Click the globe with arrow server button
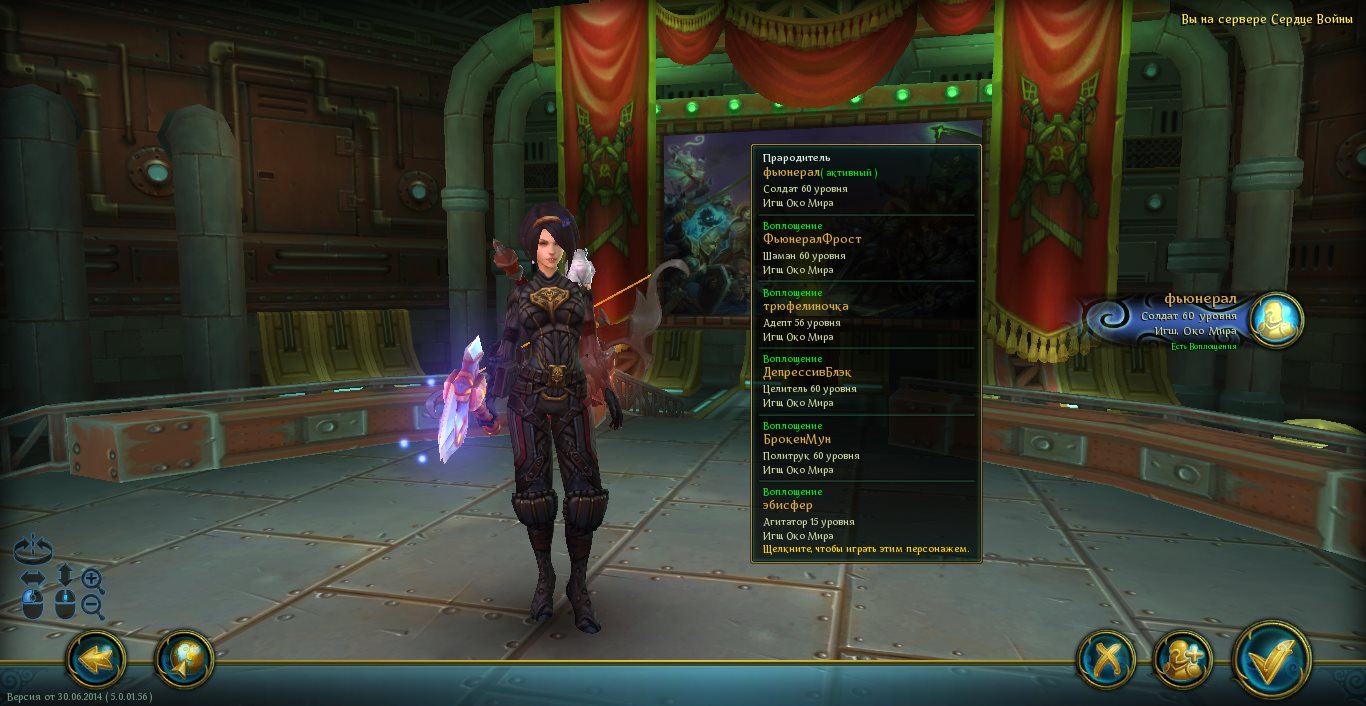The width and height of the screenshot is (1366, 706). (185, 658)
